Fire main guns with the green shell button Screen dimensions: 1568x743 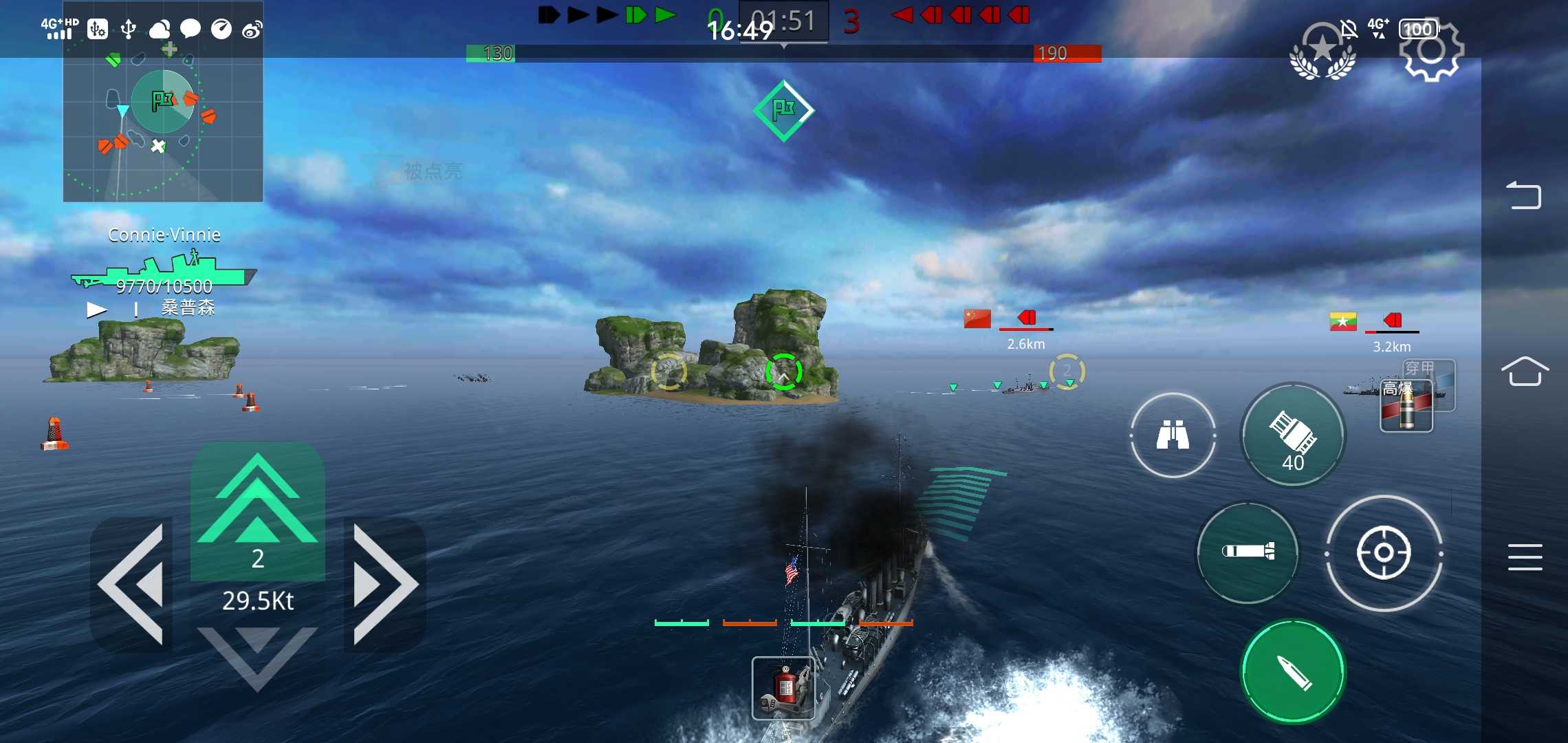(x=1293, y=671)
